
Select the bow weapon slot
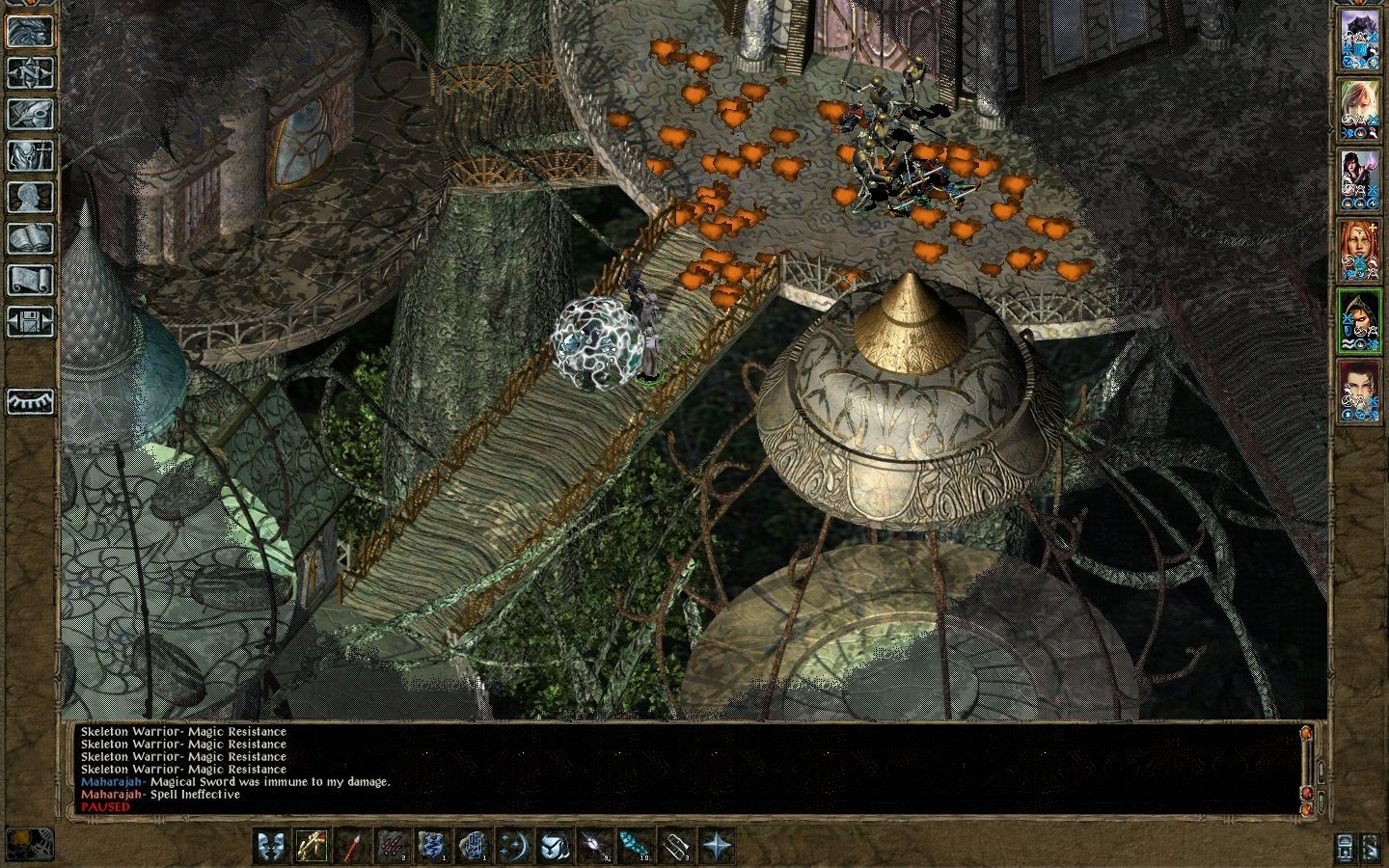[x=312, y=846]
